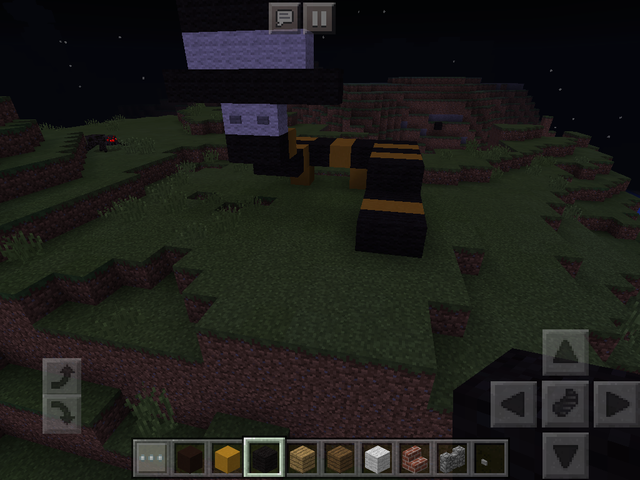Tap the center button of the D-pad

coord(565,404)
